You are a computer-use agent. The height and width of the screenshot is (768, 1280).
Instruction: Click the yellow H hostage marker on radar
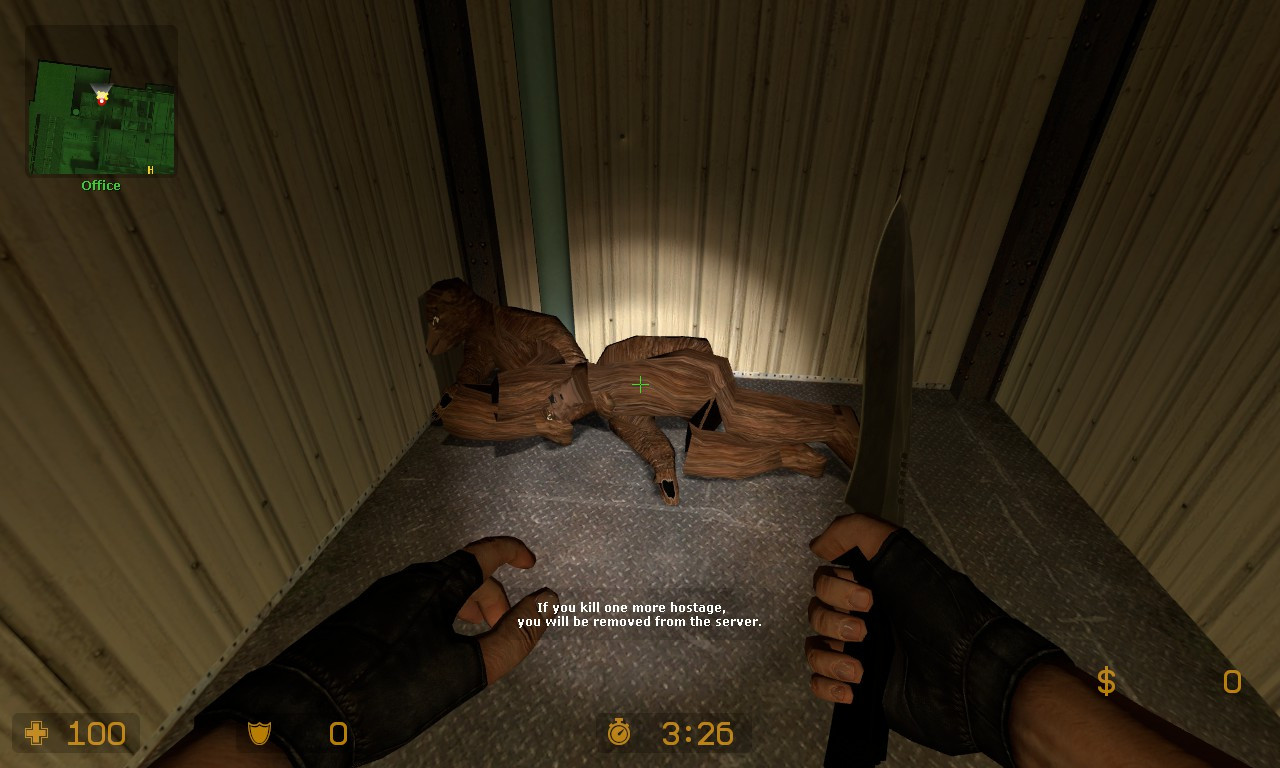[x=150, y=170]
